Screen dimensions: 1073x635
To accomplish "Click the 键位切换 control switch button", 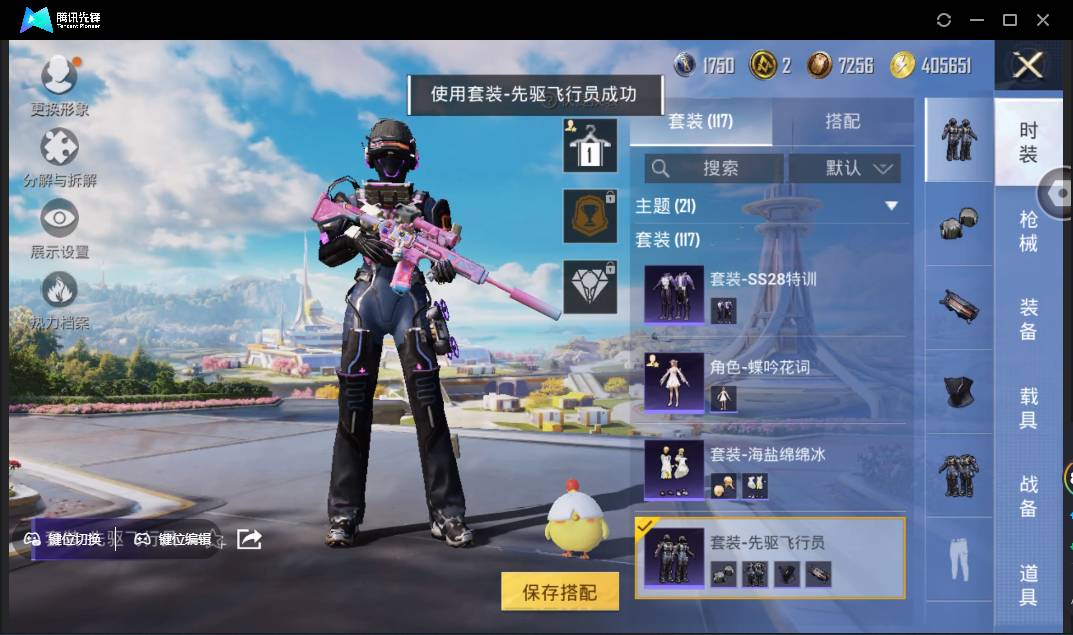I will 64,539.
